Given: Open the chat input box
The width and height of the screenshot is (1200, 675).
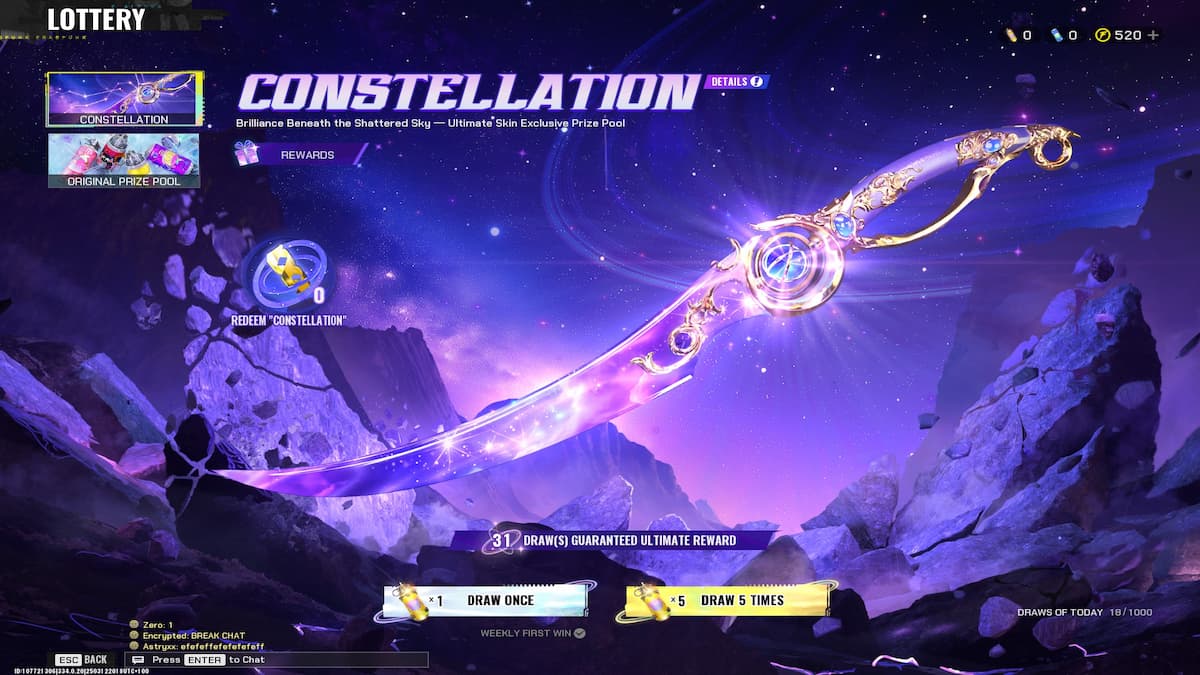Looking at the screenshot, I should click(x=280, y=660).
